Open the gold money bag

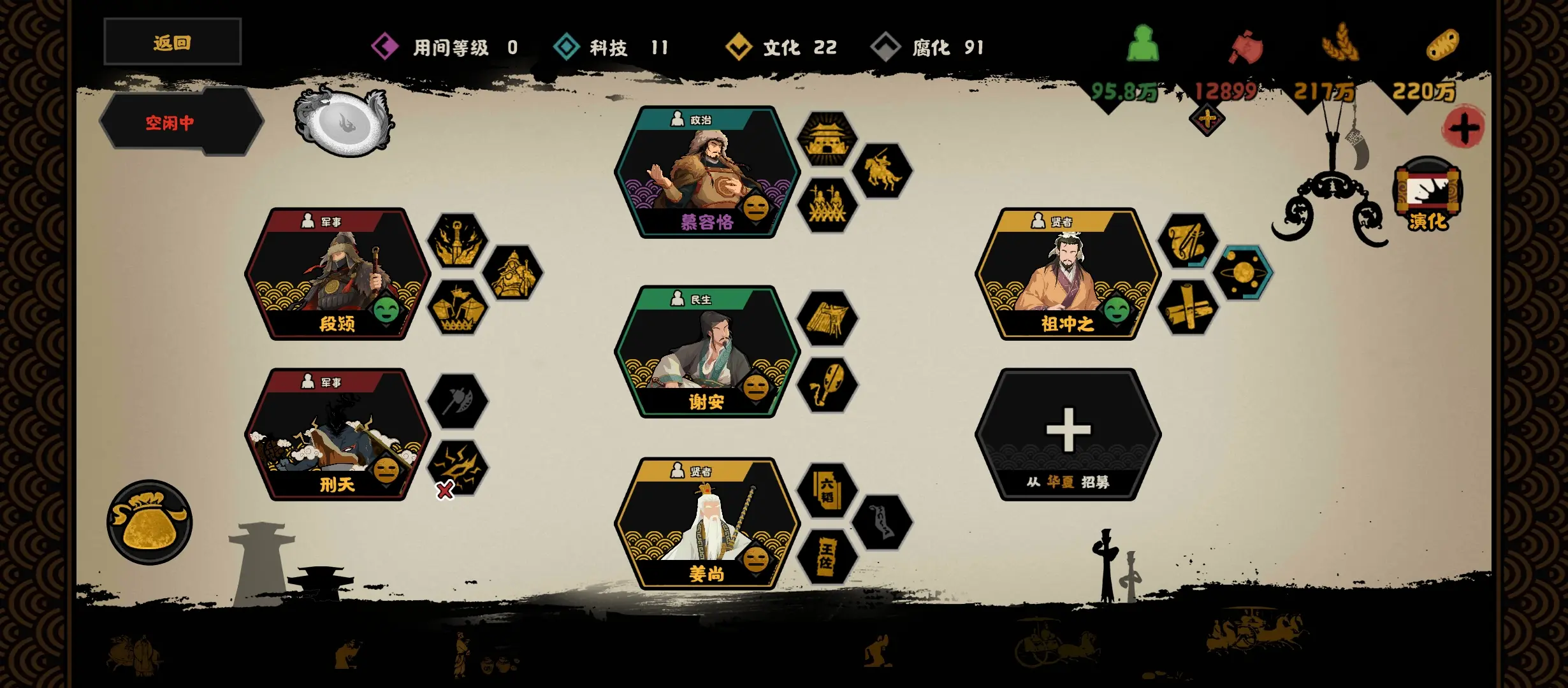click(149, 522)
